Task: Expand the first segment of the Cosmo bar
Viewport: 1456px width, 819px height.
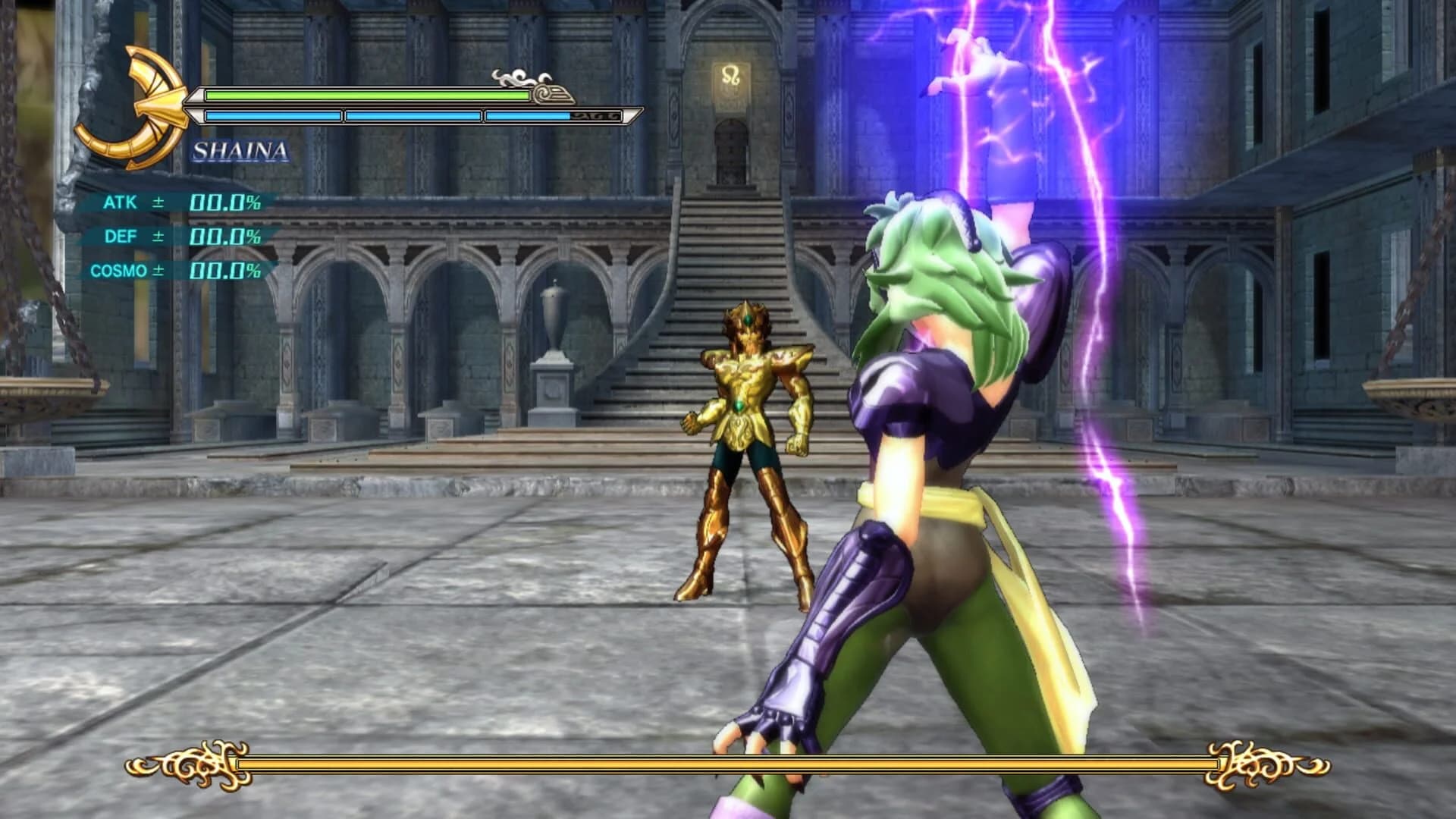Action: pos(273,115)
